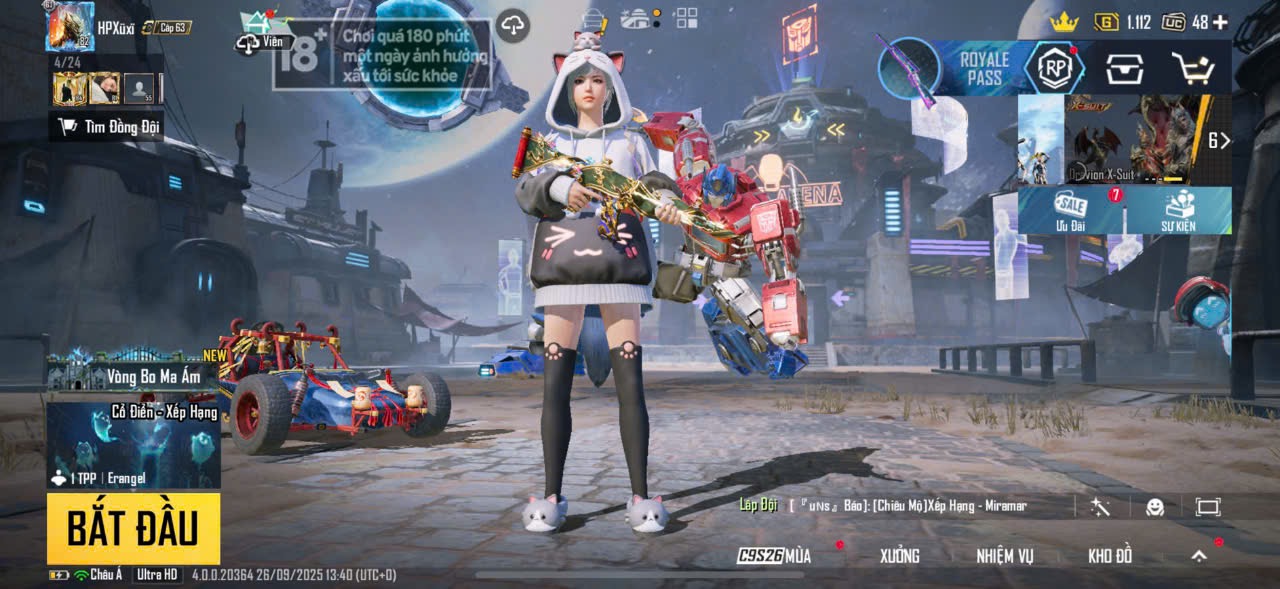
Task: Open the shopping cart store
Action: tap(1193, 68)
